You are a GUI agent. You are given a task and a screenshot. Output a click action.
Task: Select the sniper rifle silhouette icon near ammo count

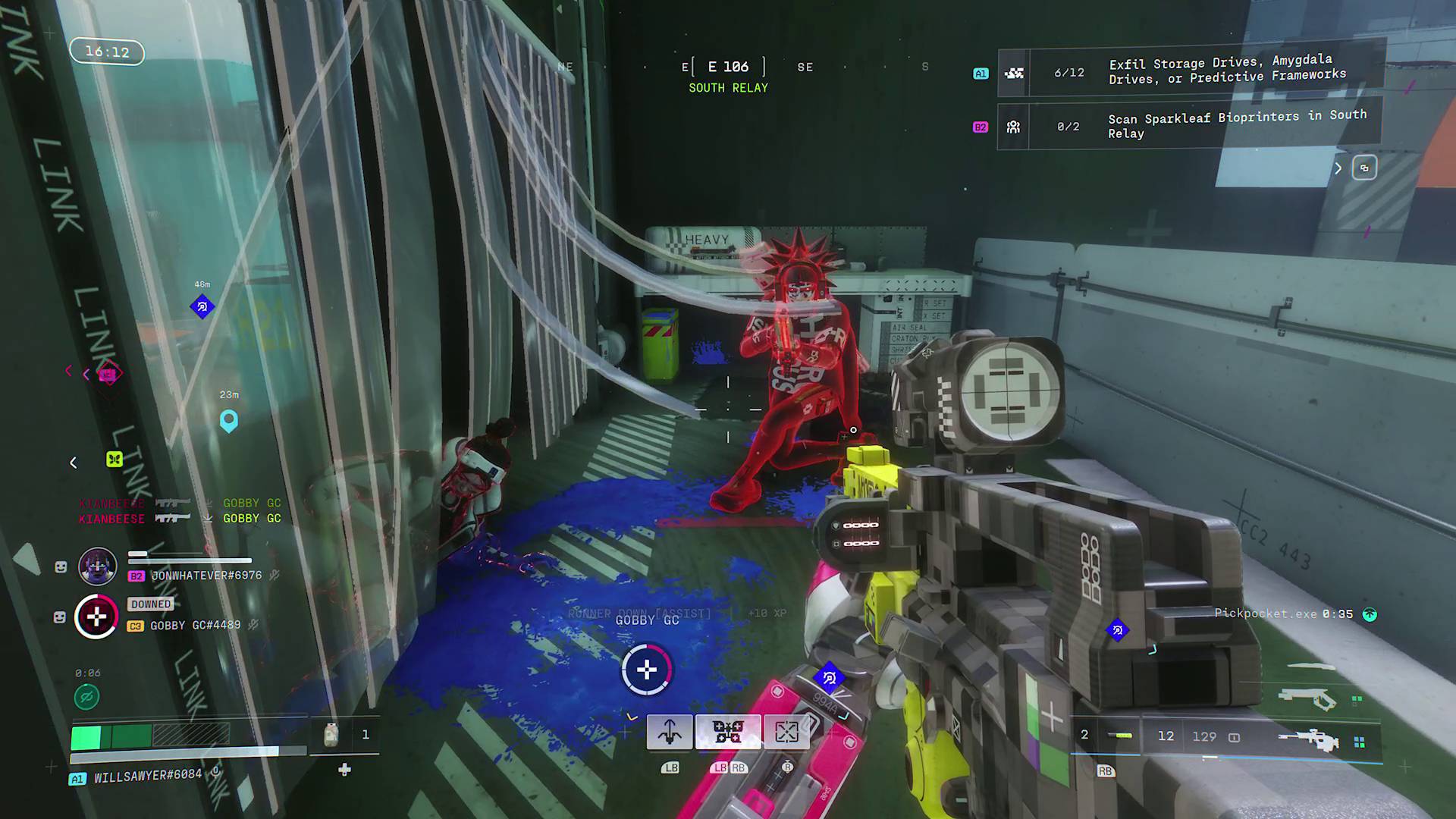click(x=1310, y=739)
